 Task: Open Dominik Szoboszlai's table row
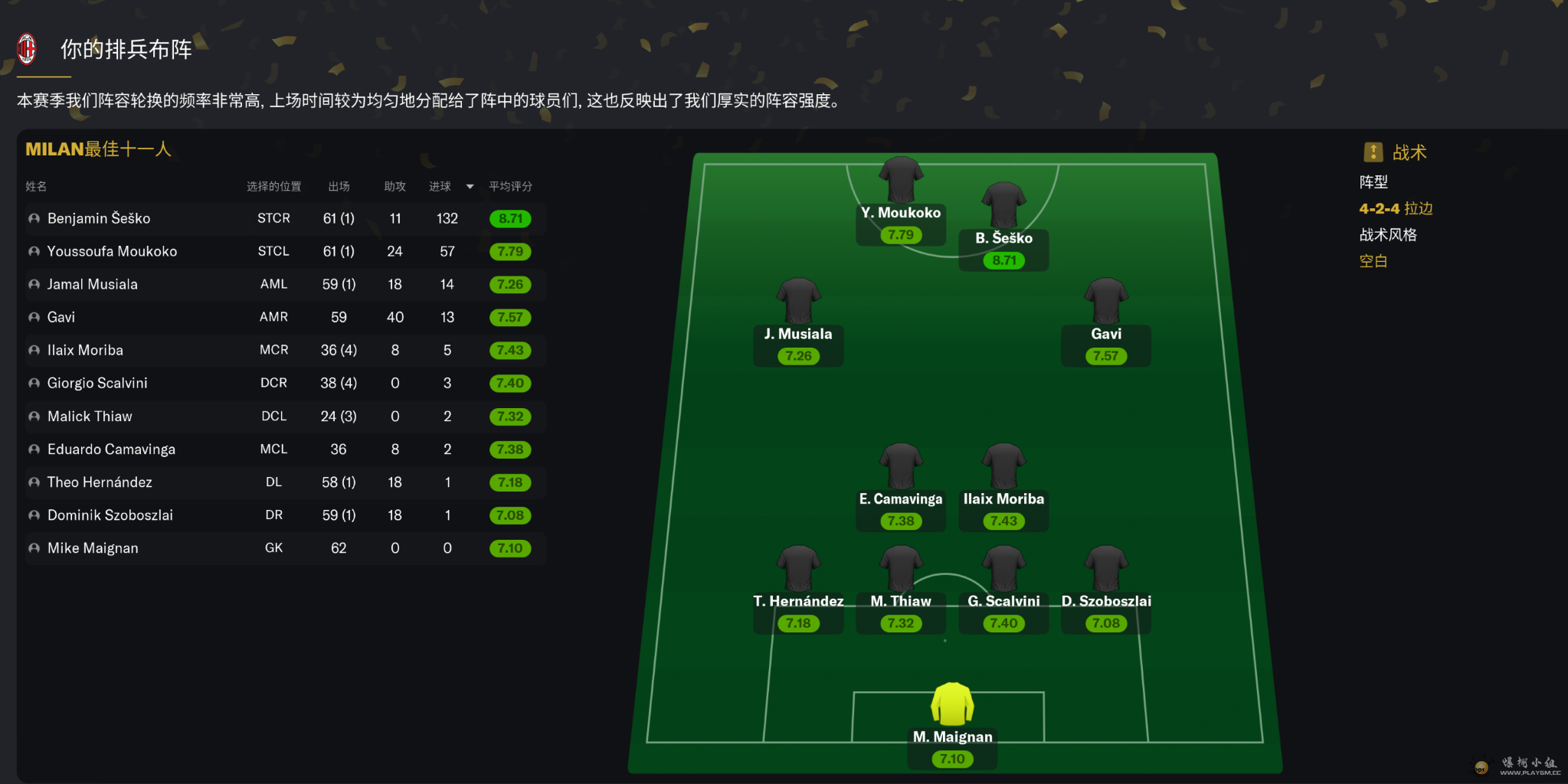click(x=110, y=515)
